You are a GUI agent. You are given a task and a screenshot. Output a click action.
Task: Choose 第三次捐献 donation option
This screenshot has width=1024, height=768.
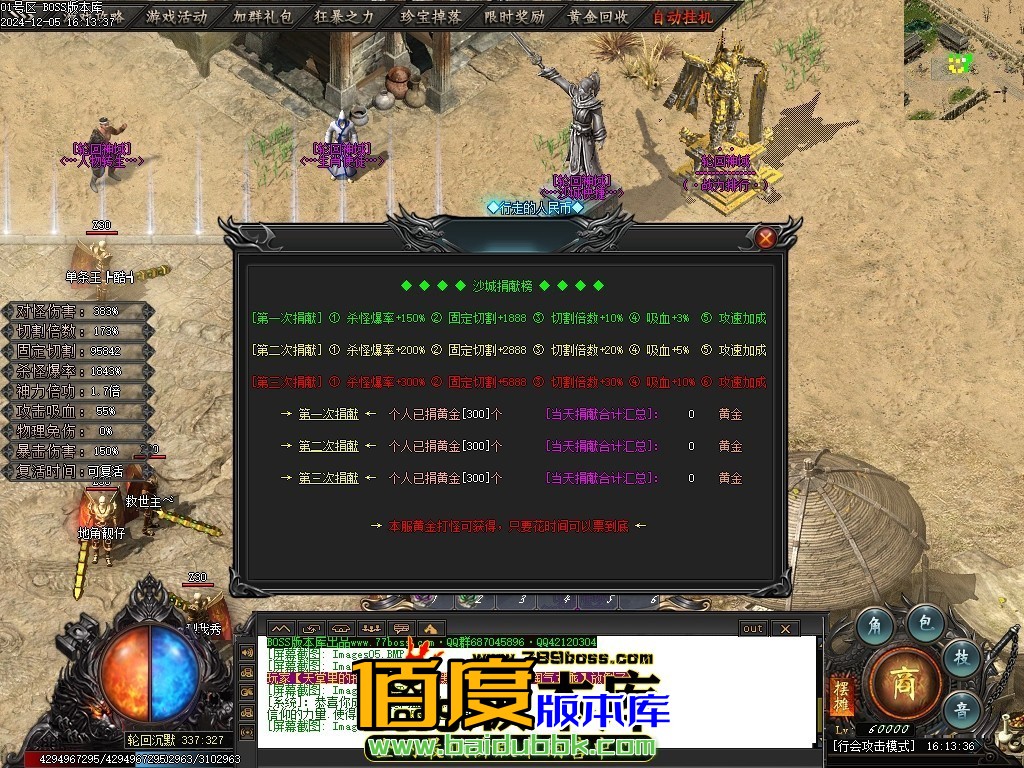click(328, 478)
